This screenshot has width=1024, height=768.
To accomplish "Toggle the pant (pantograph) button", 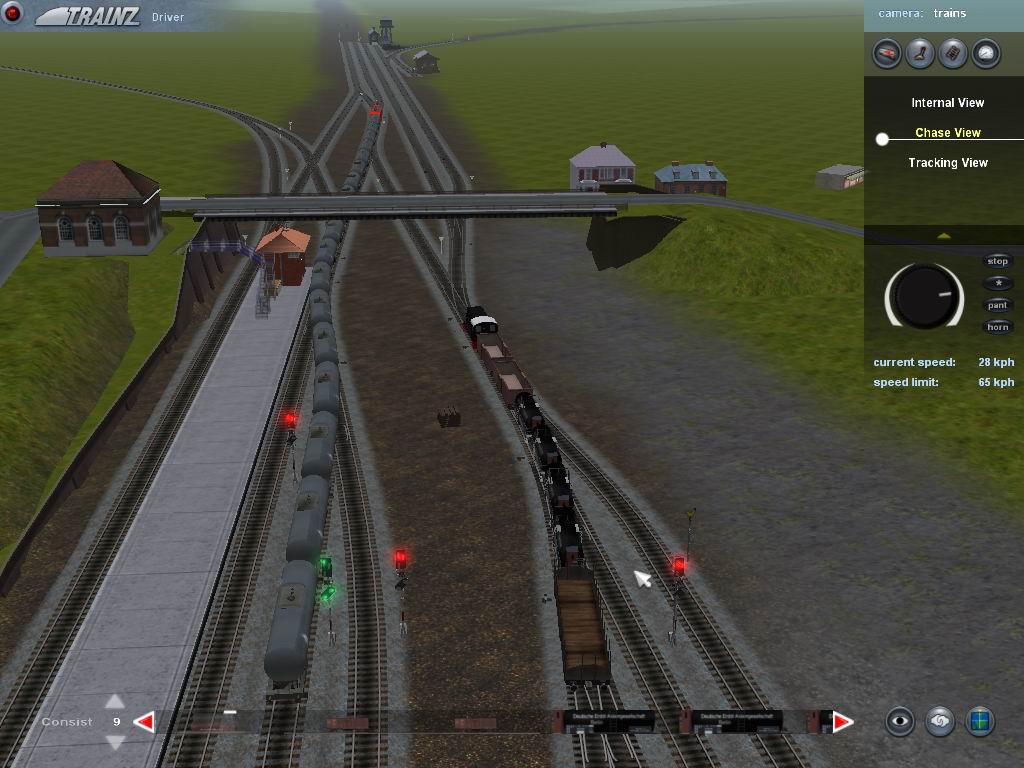I will click(998, 305).
